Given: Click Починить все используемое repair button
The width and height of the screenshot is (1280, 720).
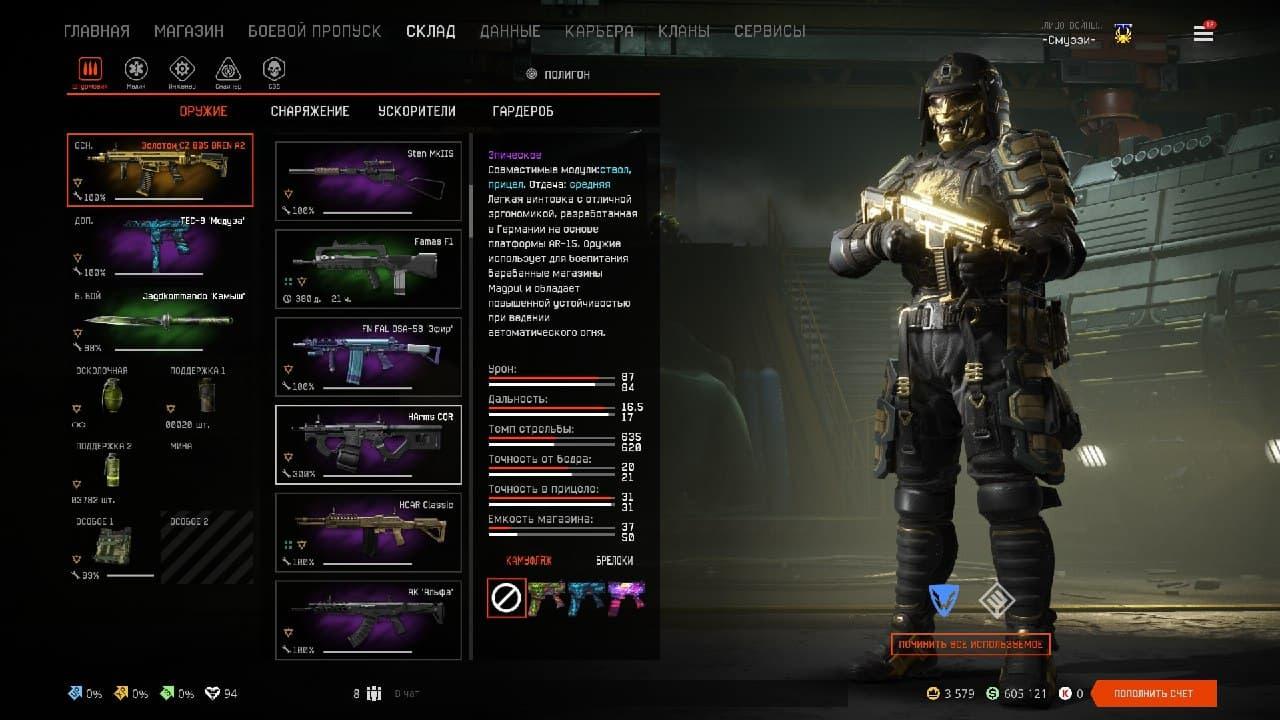Looking at the screenshot, I should 970,644.
